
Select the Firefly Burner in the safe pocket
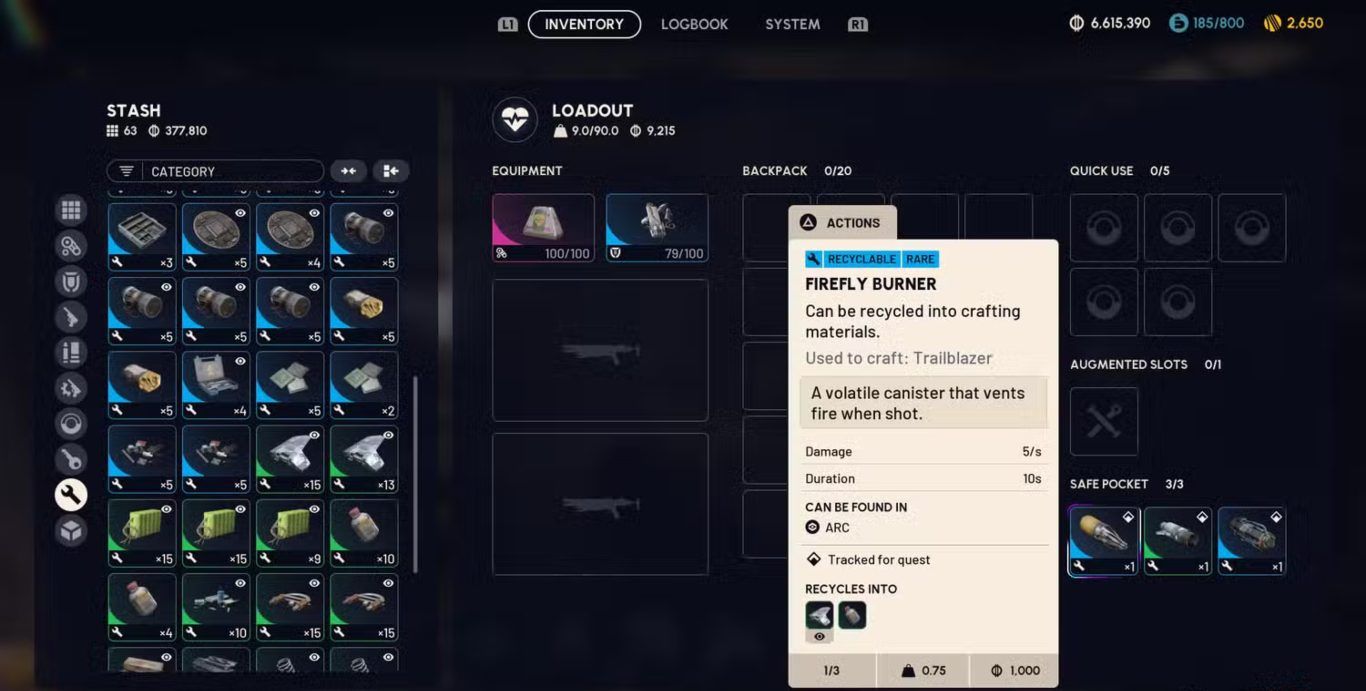pos(1103,540)
